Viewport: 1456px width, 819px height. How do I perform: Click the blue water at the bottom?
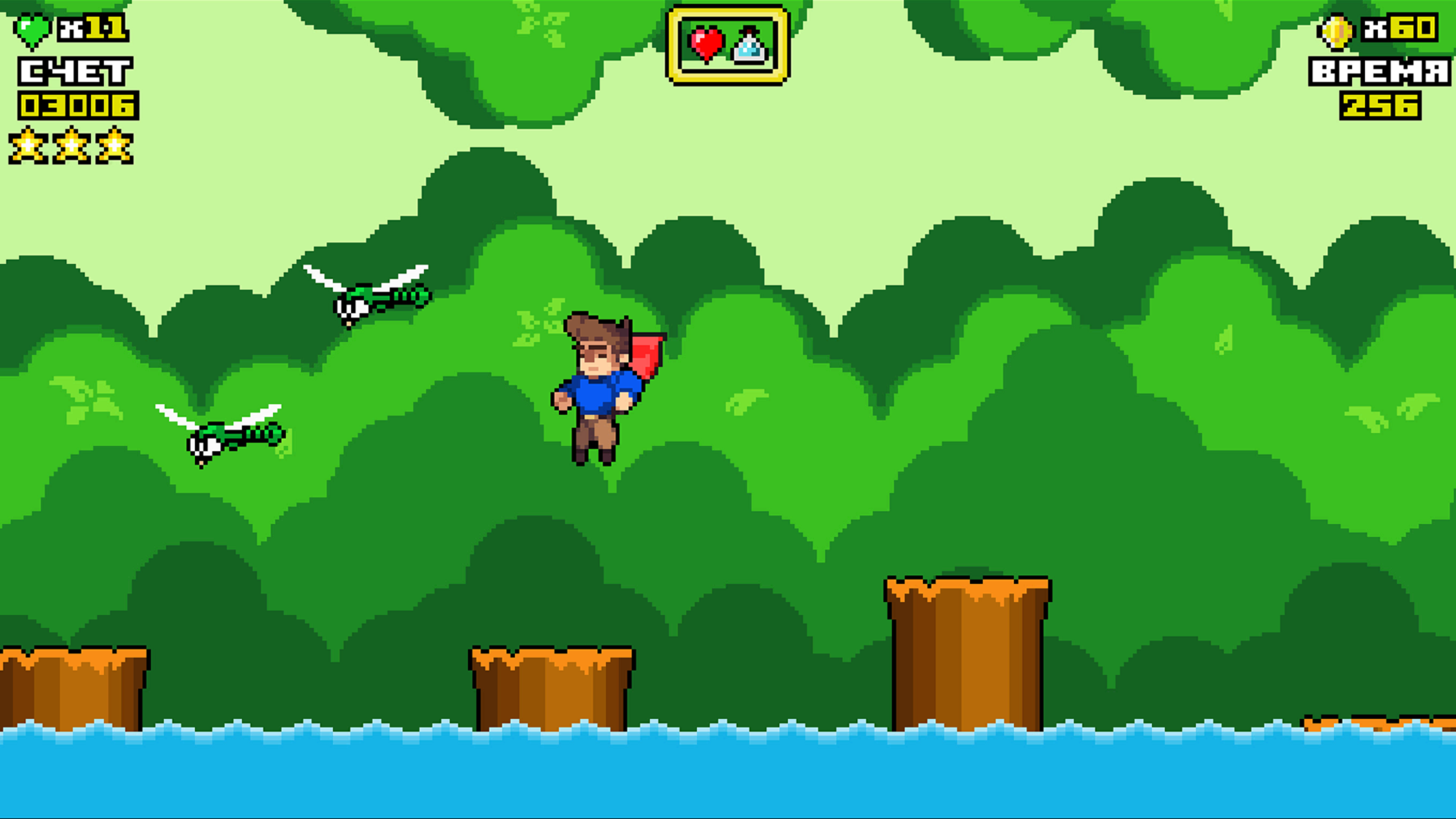click(x=728, y=781)
